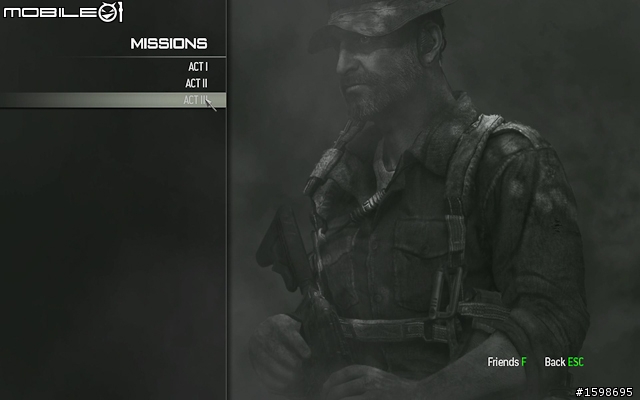The width and height of the screenshot is (640, 400).
Task: Select ACT I from the missions list
Action: (197, 66)
